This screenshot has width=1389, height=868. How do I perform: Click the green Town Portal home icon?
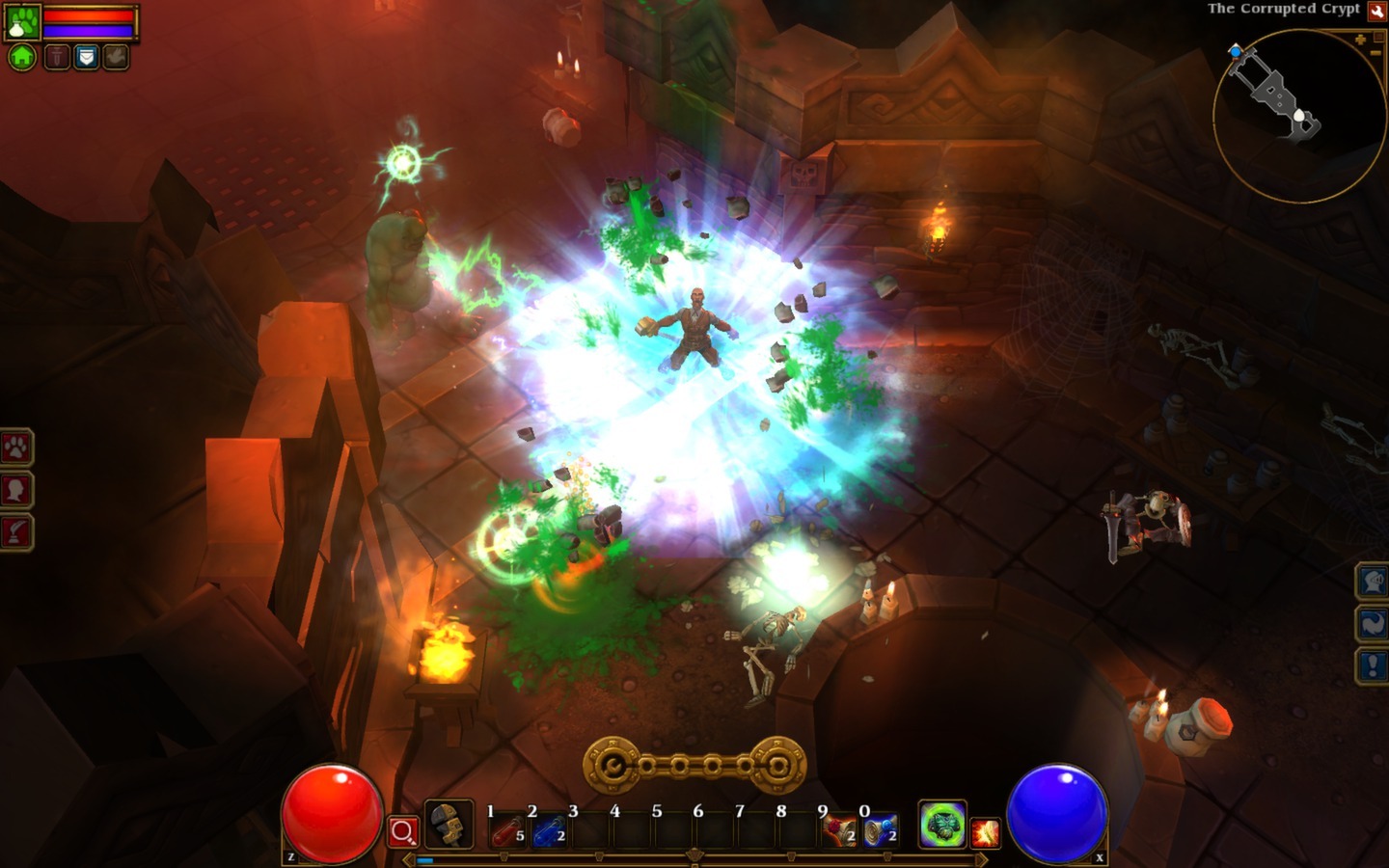point(22,56)
